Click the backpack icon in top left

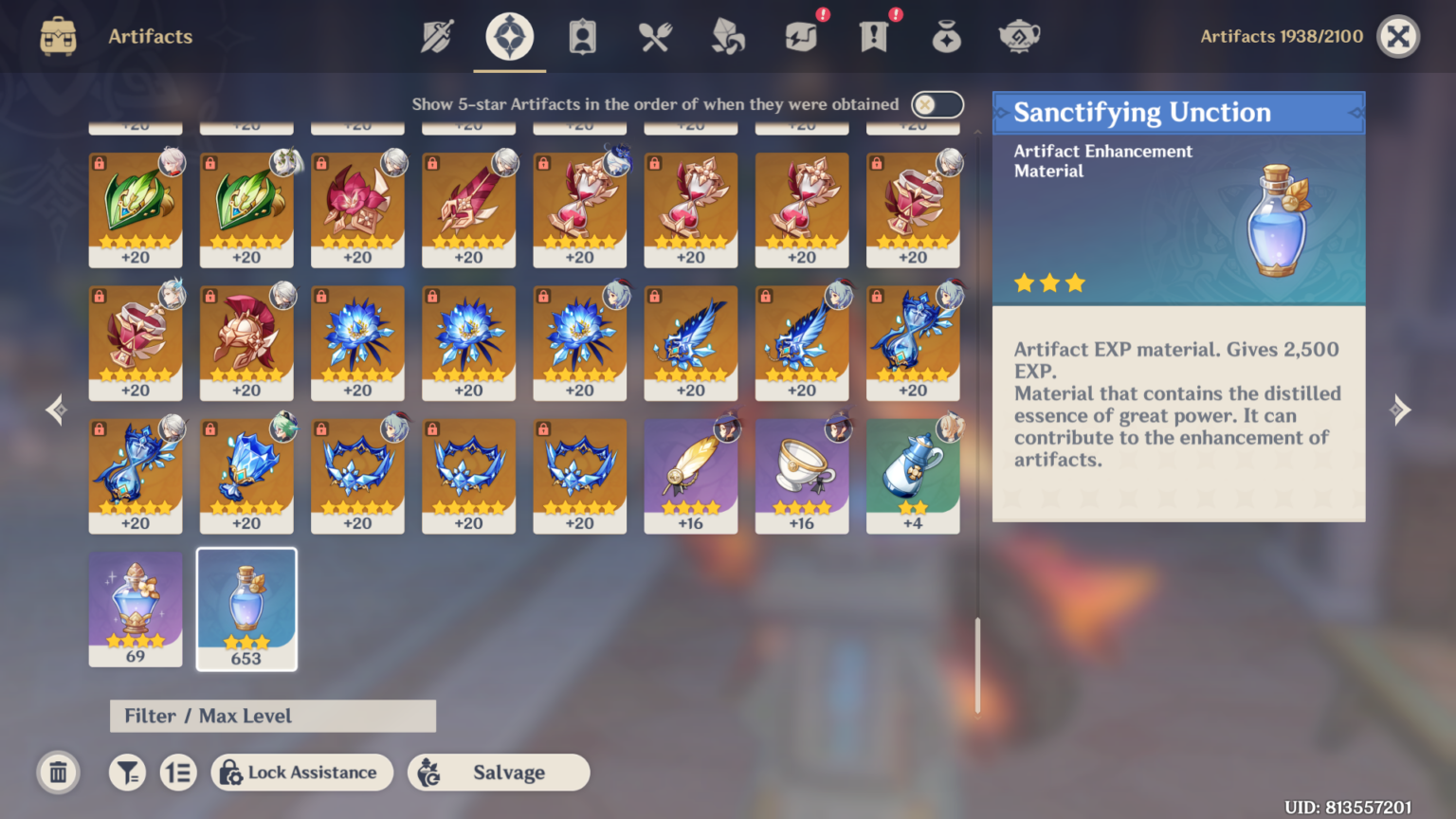point(57,36)
